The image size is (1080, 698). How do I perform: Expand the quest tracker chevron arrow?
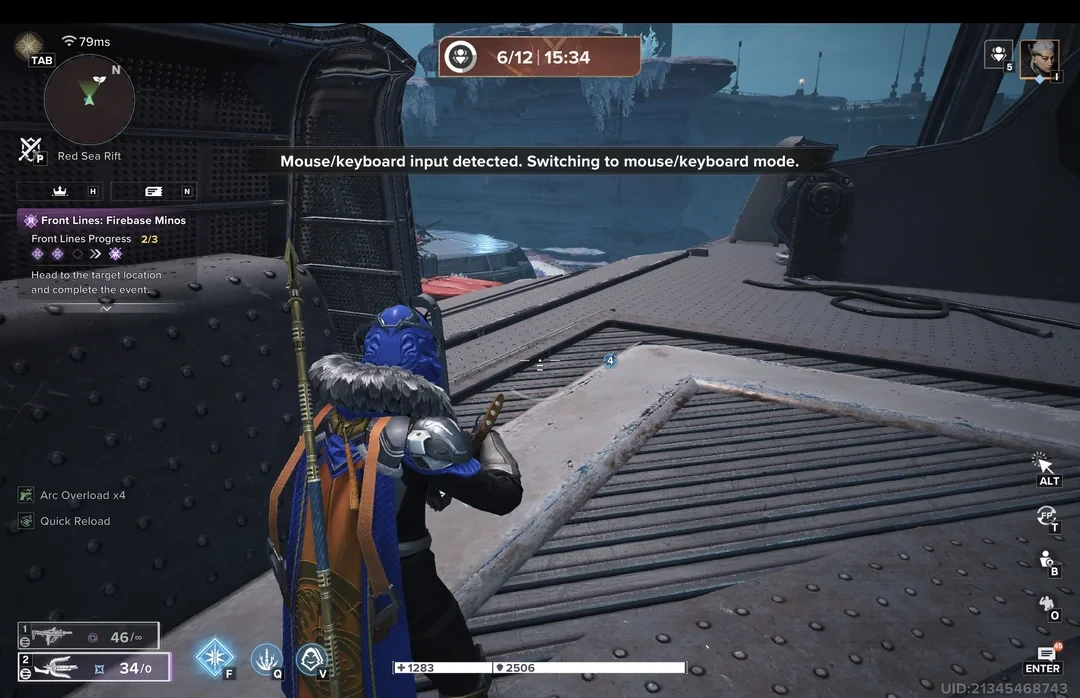point(106,308)
